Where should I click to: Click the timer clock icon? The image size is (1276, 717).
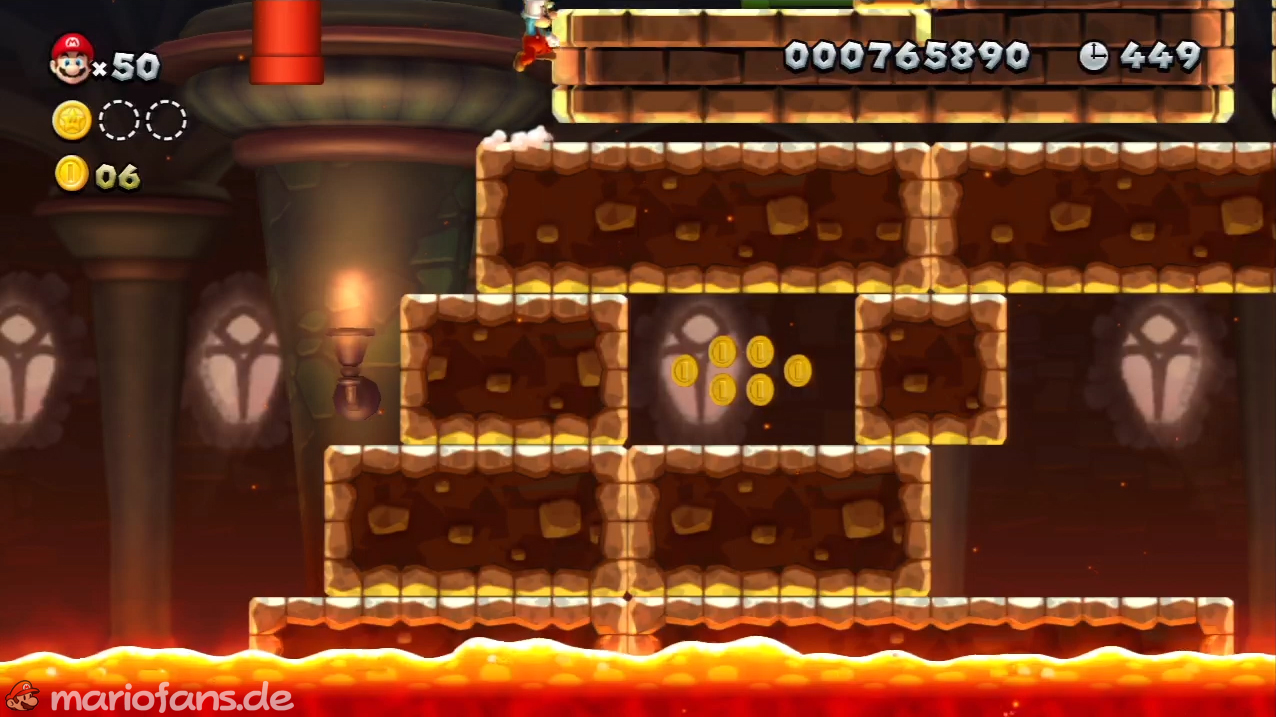coord(1093,57)
